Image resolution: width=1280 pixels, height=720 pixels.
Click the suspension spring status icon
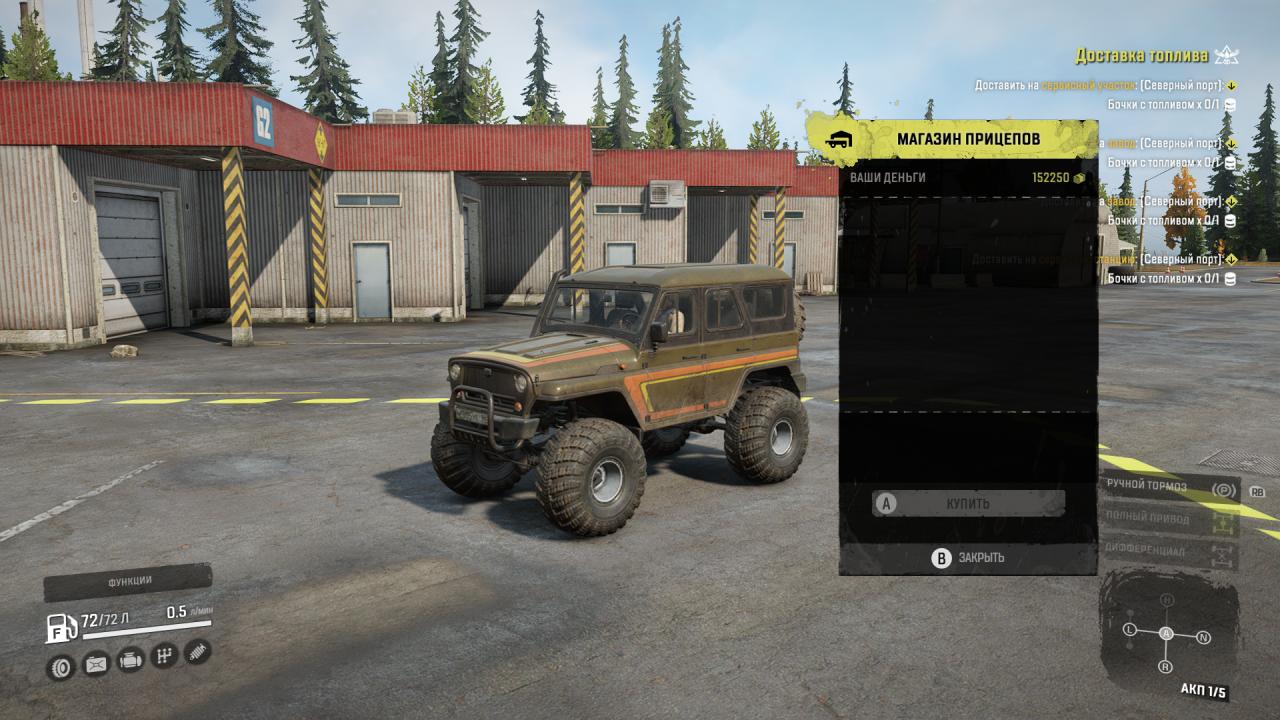coord(197,652)
